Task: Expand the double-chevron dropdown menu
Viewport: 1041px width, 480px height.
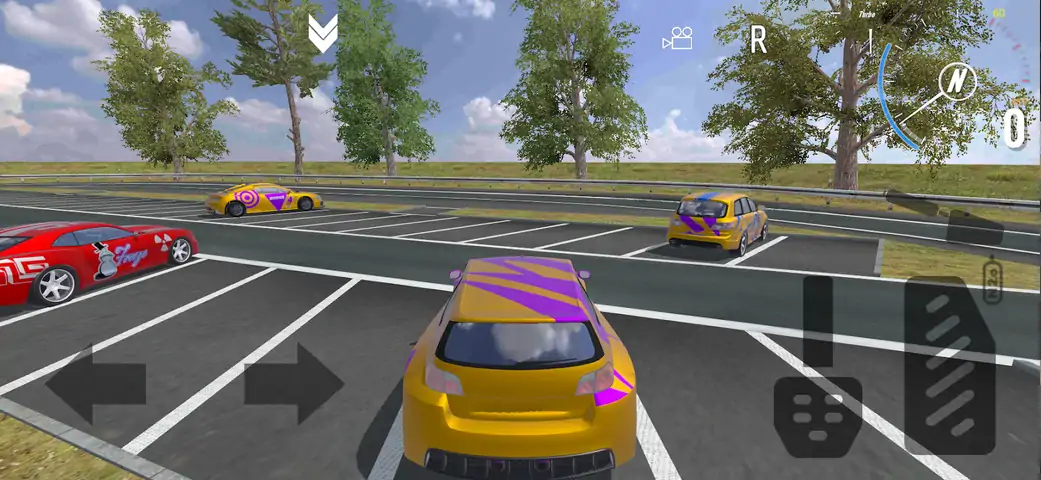Action: [x=322, y=34]
